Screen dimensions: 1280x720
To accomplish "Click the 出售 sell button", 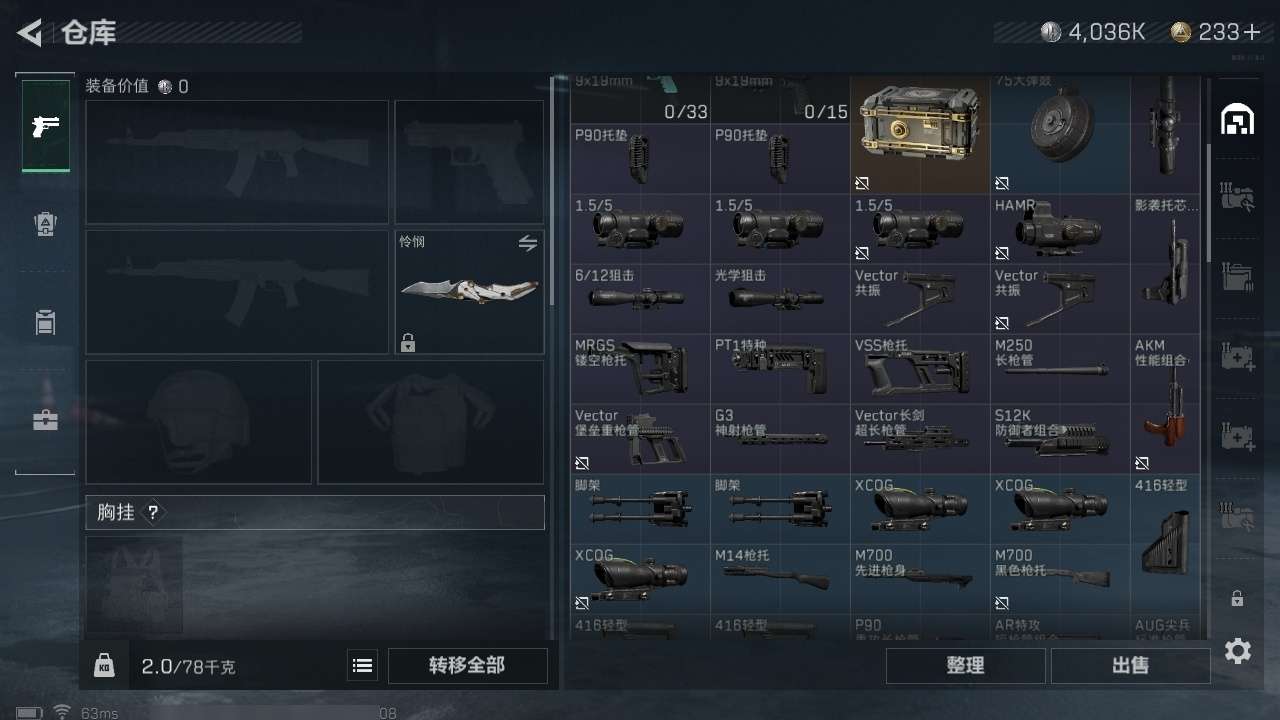I will (x=1130, y=665).
